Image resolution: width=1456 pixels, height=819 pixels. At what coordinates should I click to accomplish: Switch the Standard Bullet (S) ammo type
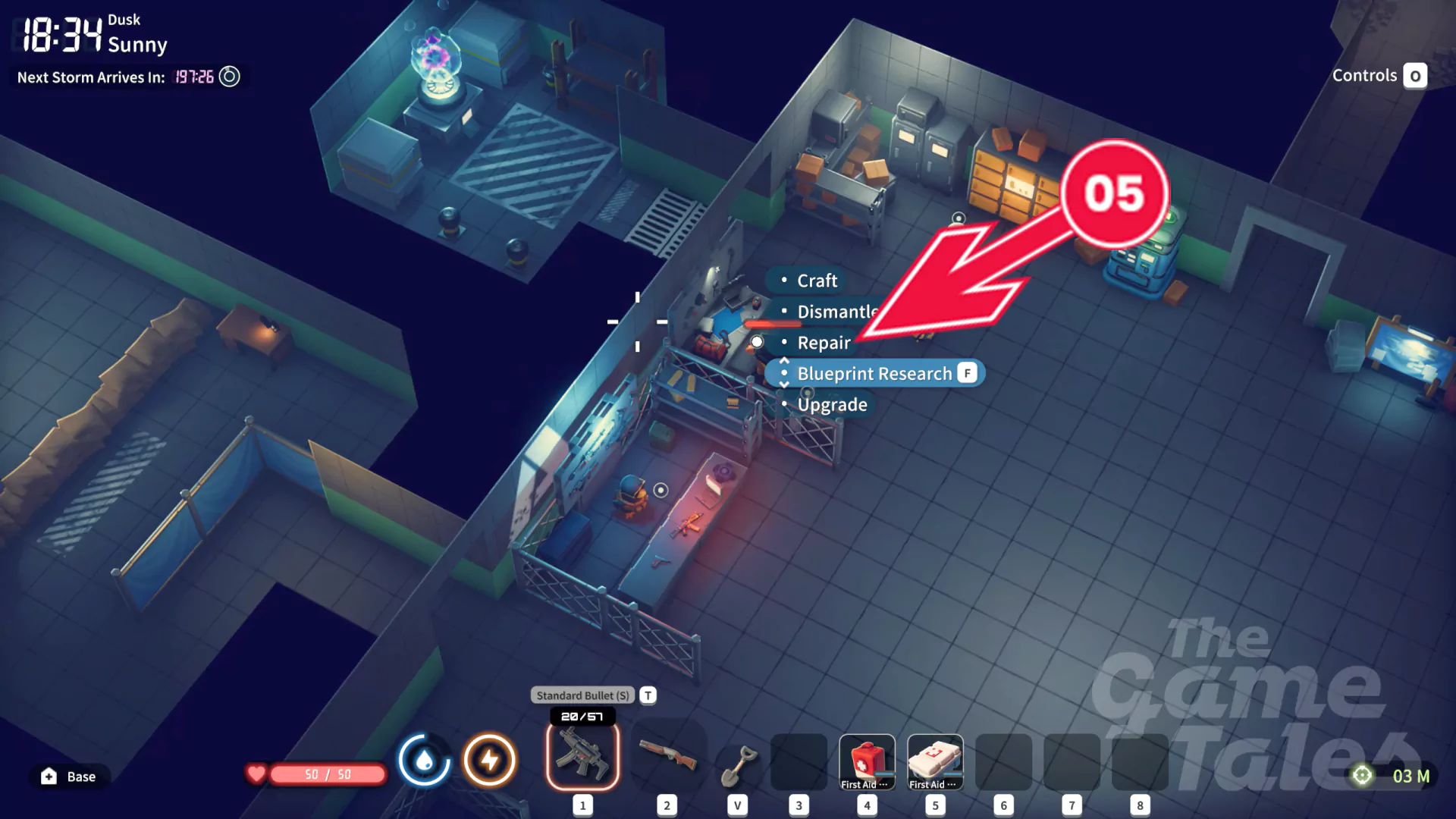point(582,695)
